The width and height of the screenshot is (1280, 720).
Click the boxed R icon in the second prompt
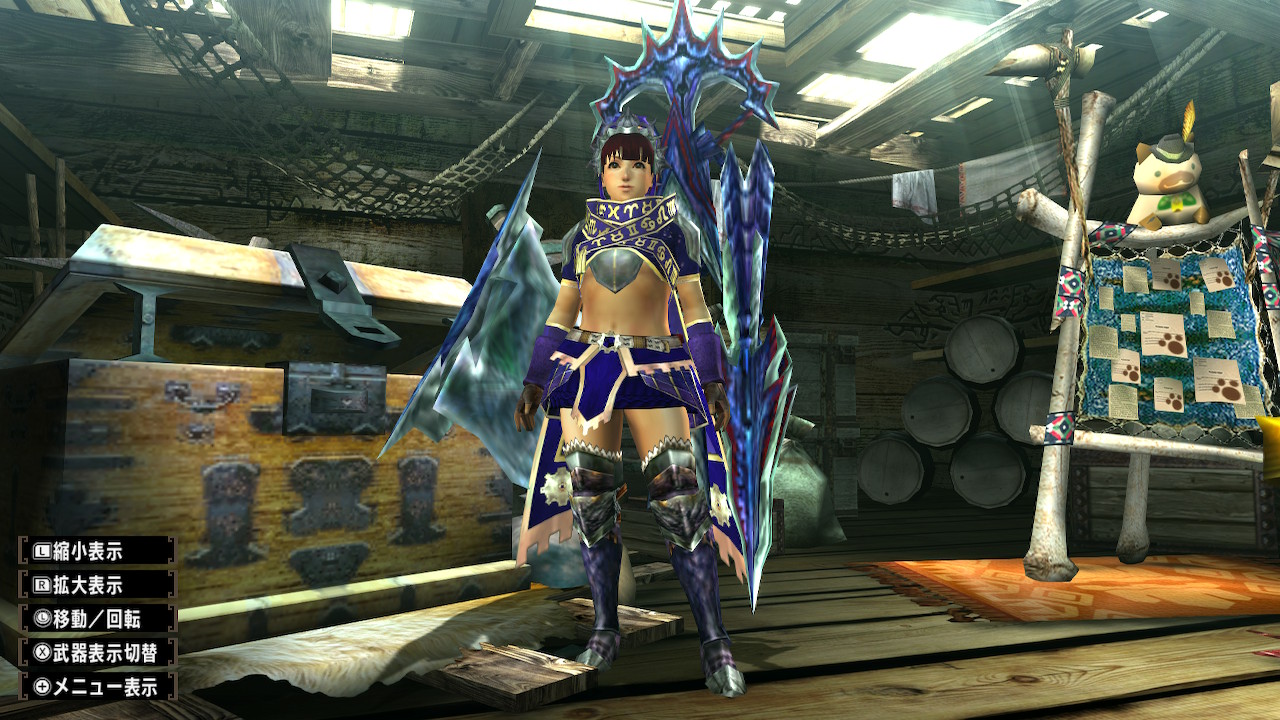(x=42, y=584)
